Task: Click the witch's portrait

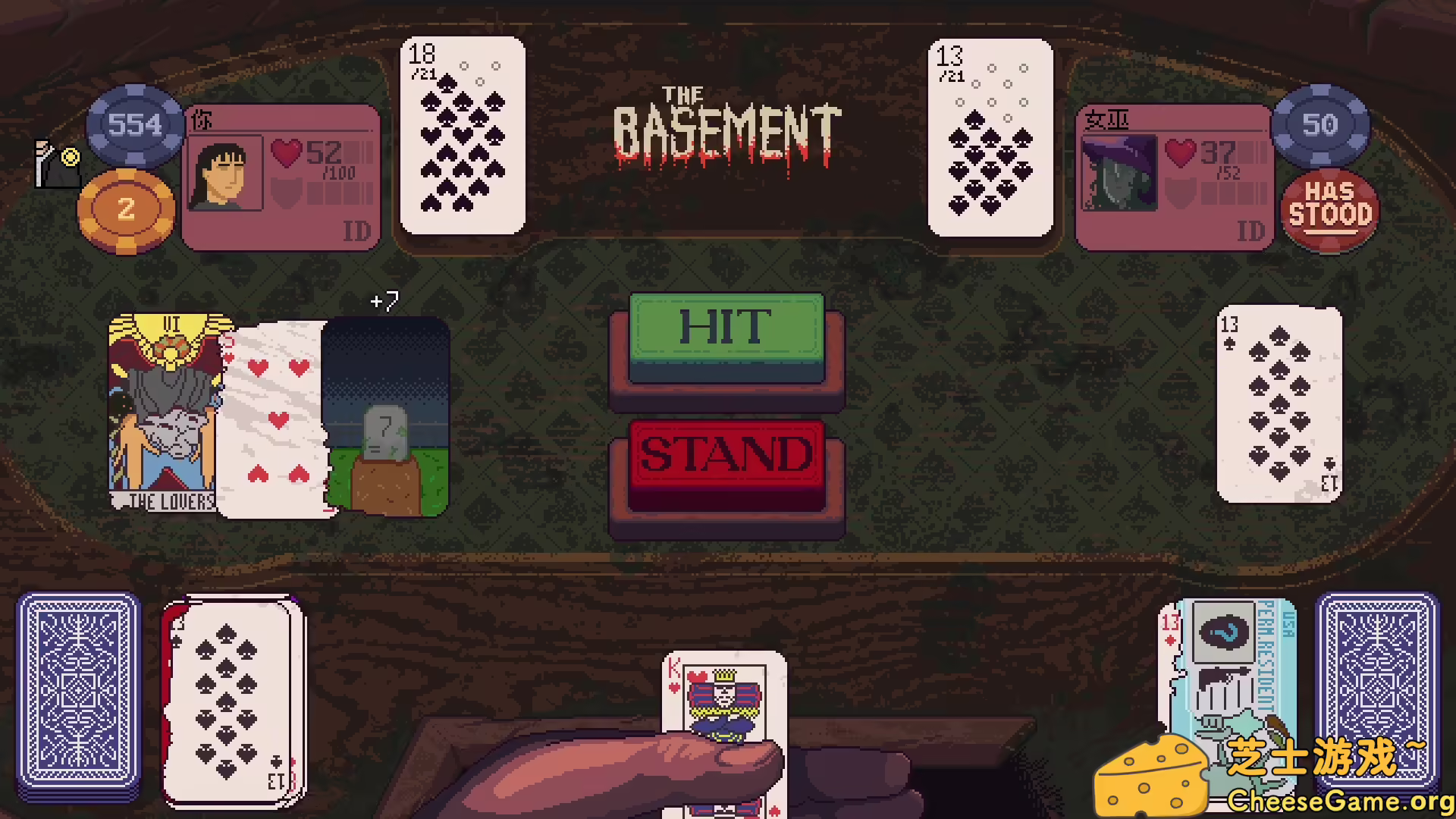Action: click(x=1119, y=173)
